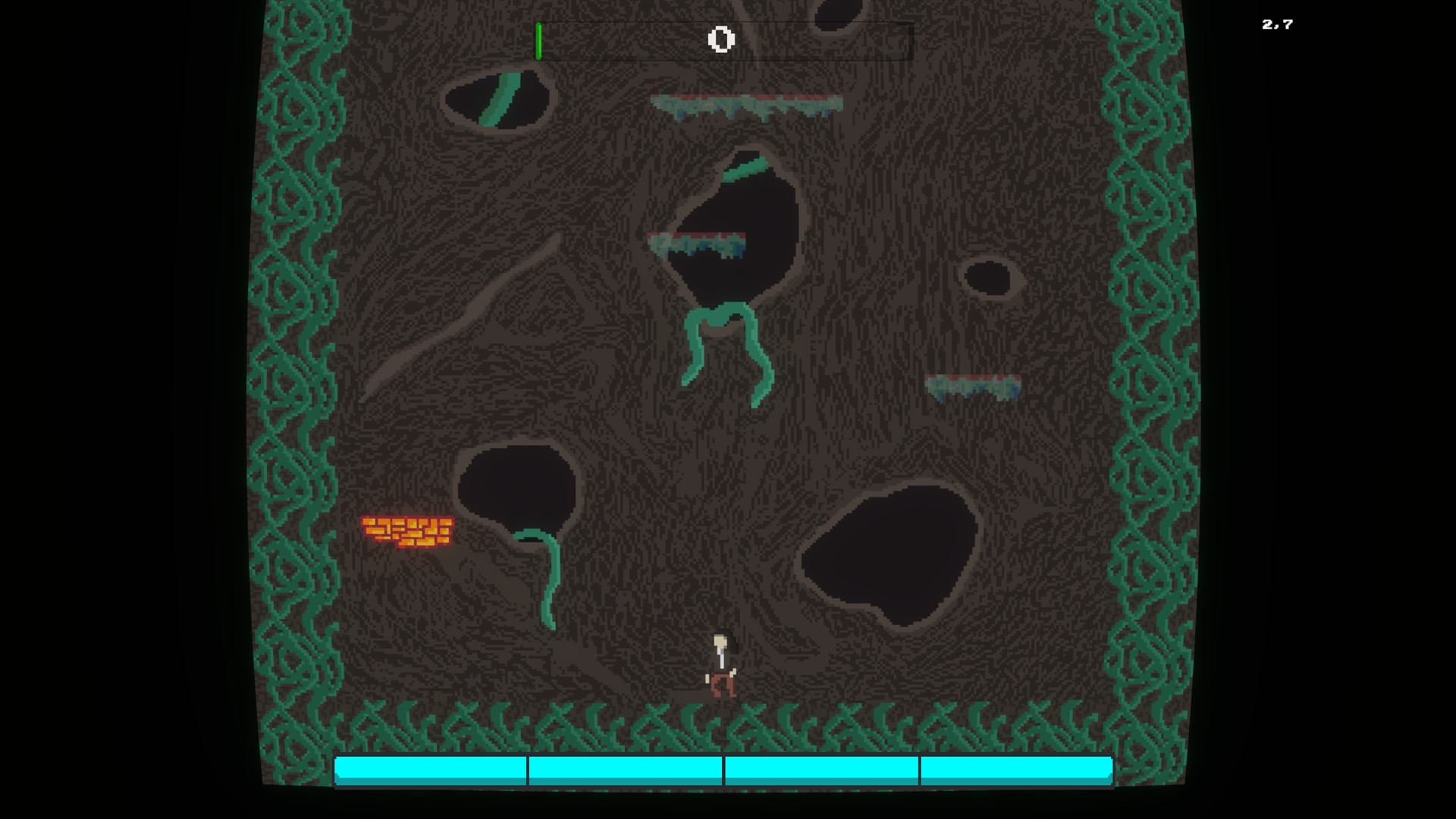1456x819 pixels.
Task: Click the player character standing on the vines
Action: tap(722, 667)
